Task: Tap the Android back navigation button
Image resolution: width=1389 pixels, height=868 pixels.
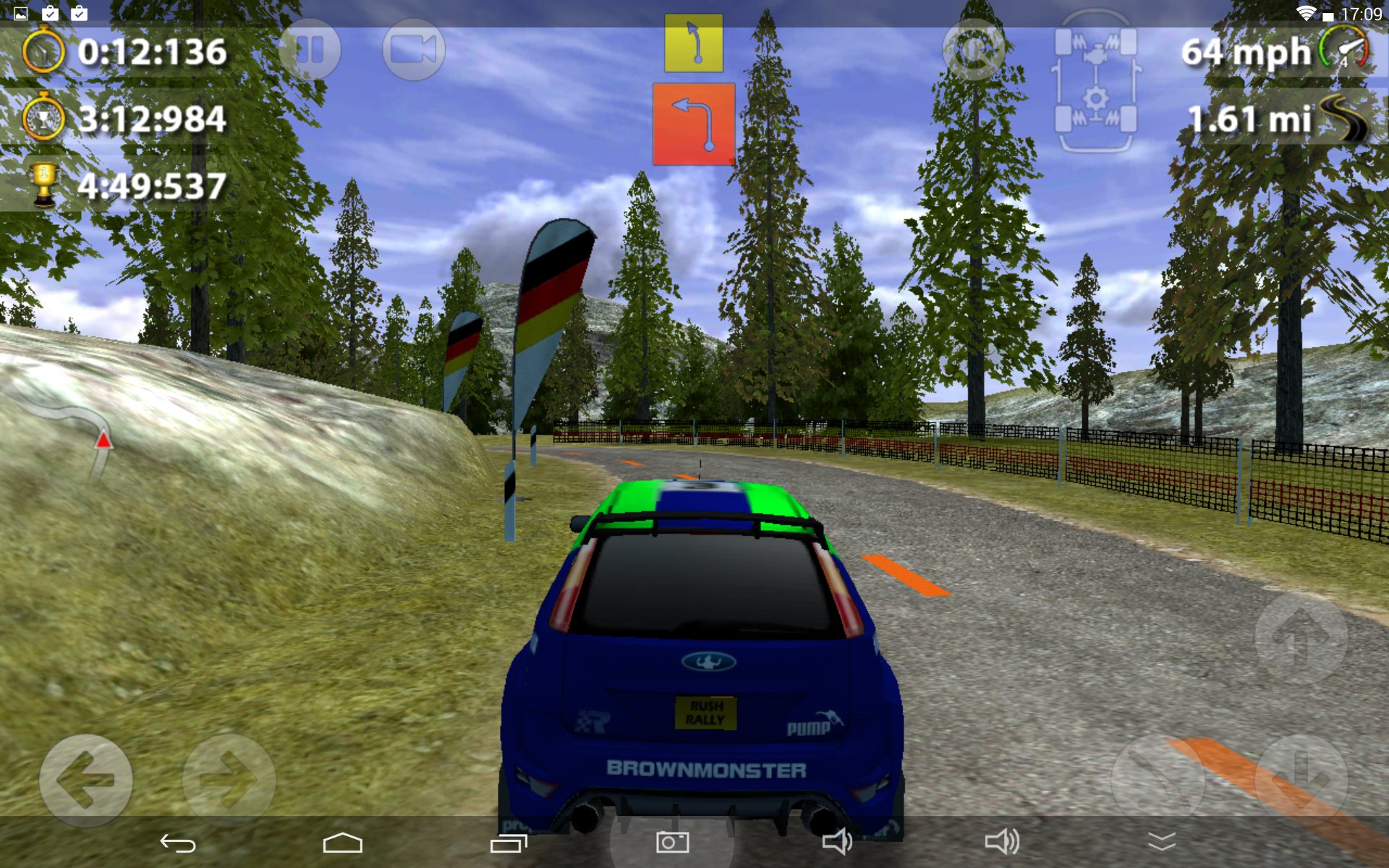Action: pos(178,843)
